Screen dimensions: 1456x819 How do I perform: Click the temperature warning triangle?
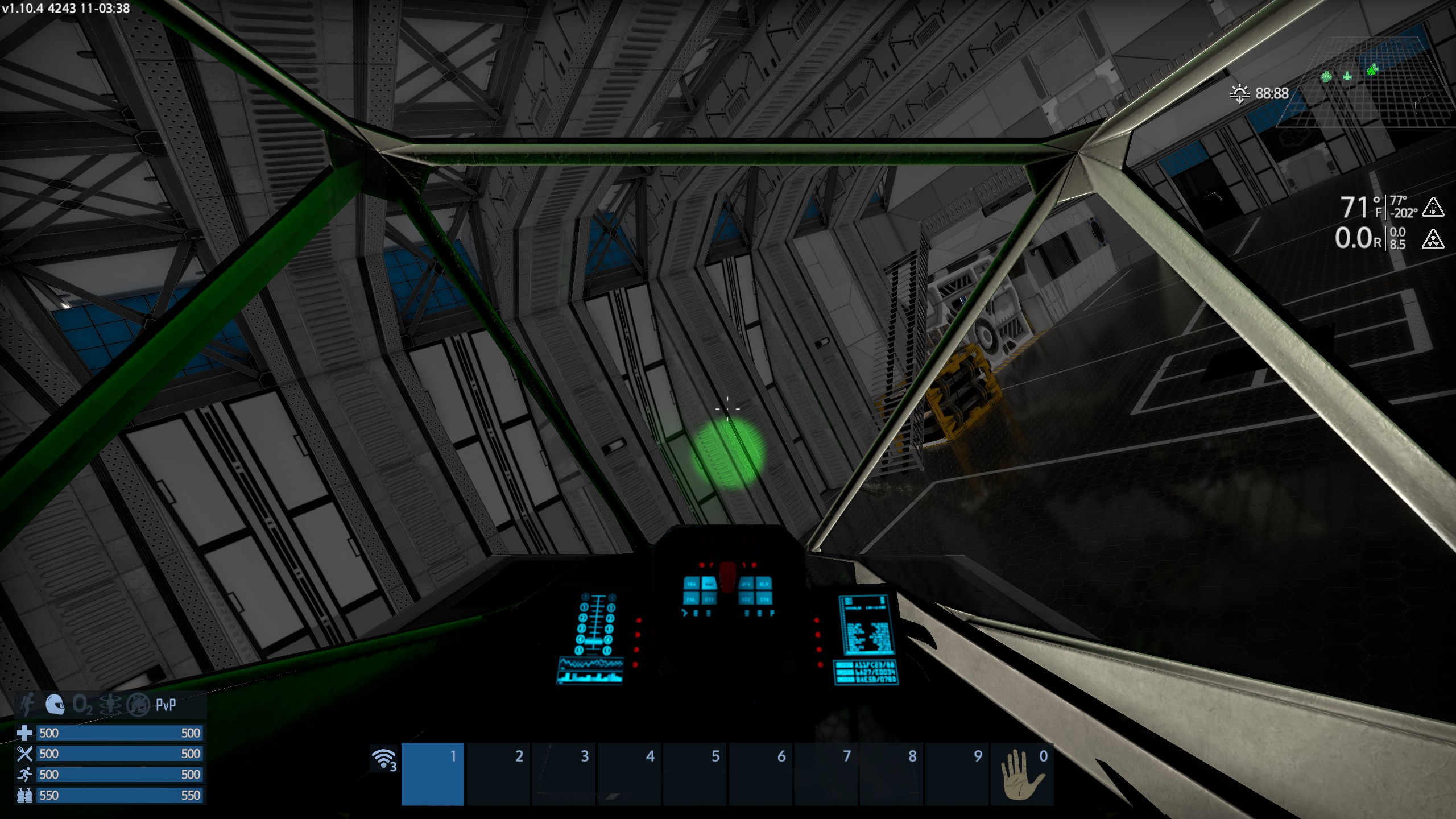(1433, 207)
